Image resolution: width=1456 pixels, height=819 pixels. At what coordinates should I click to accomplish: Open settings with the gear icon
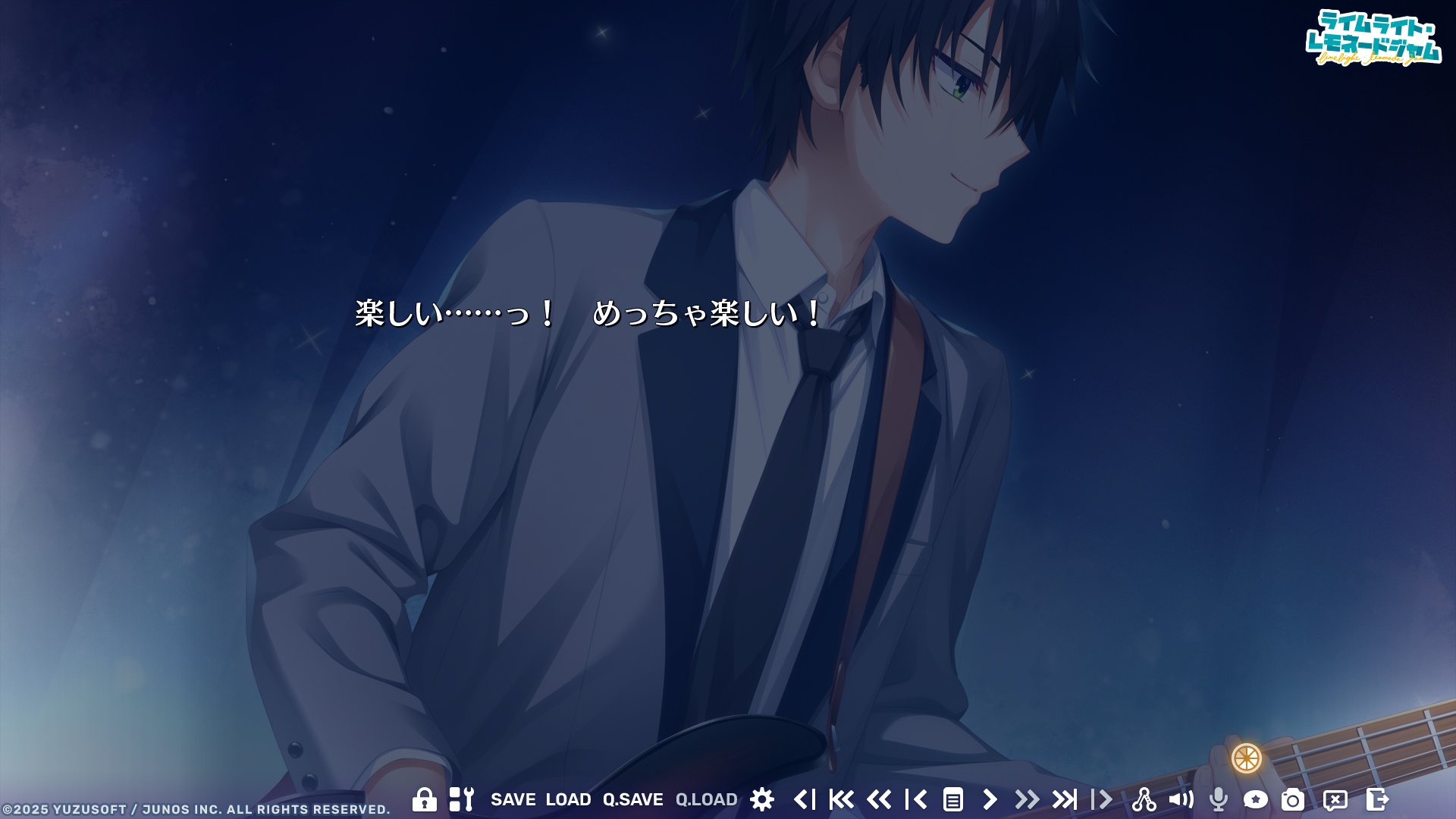pos(762,799)
